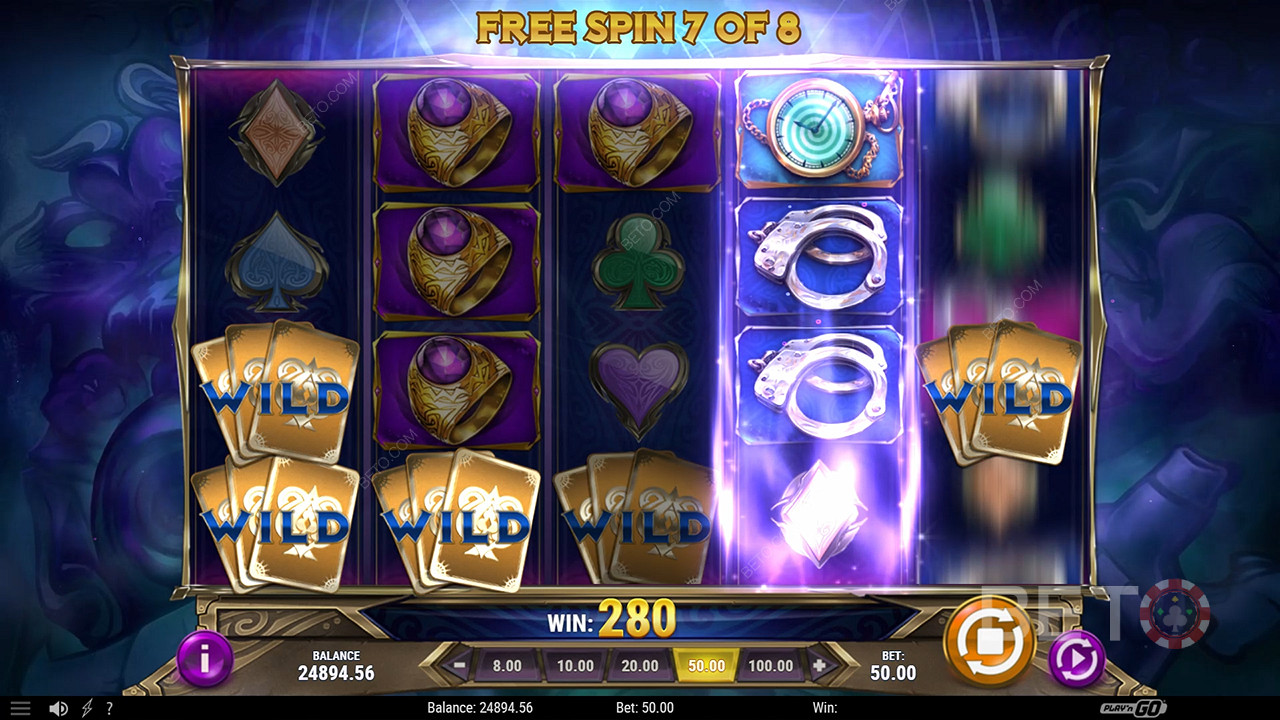Image resolution: width=1280 pixels, height=720 pixels.
Task: Select the 8.00 bet value
Action: 507,665
